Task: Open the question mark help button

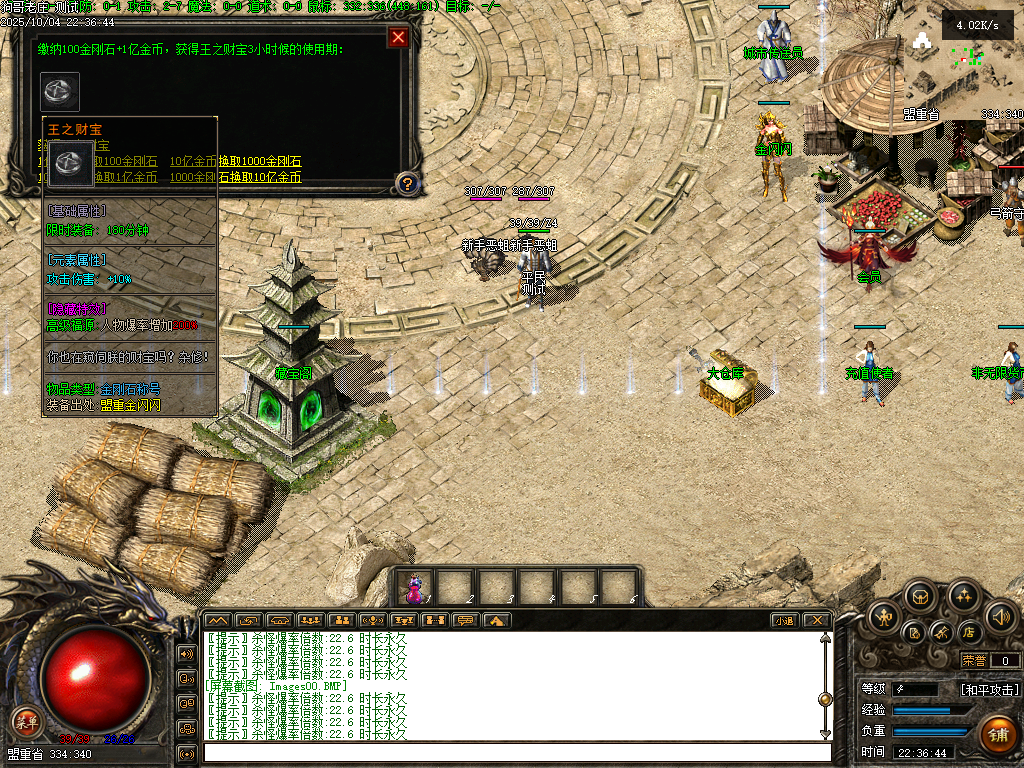Action: click(407, 183)
